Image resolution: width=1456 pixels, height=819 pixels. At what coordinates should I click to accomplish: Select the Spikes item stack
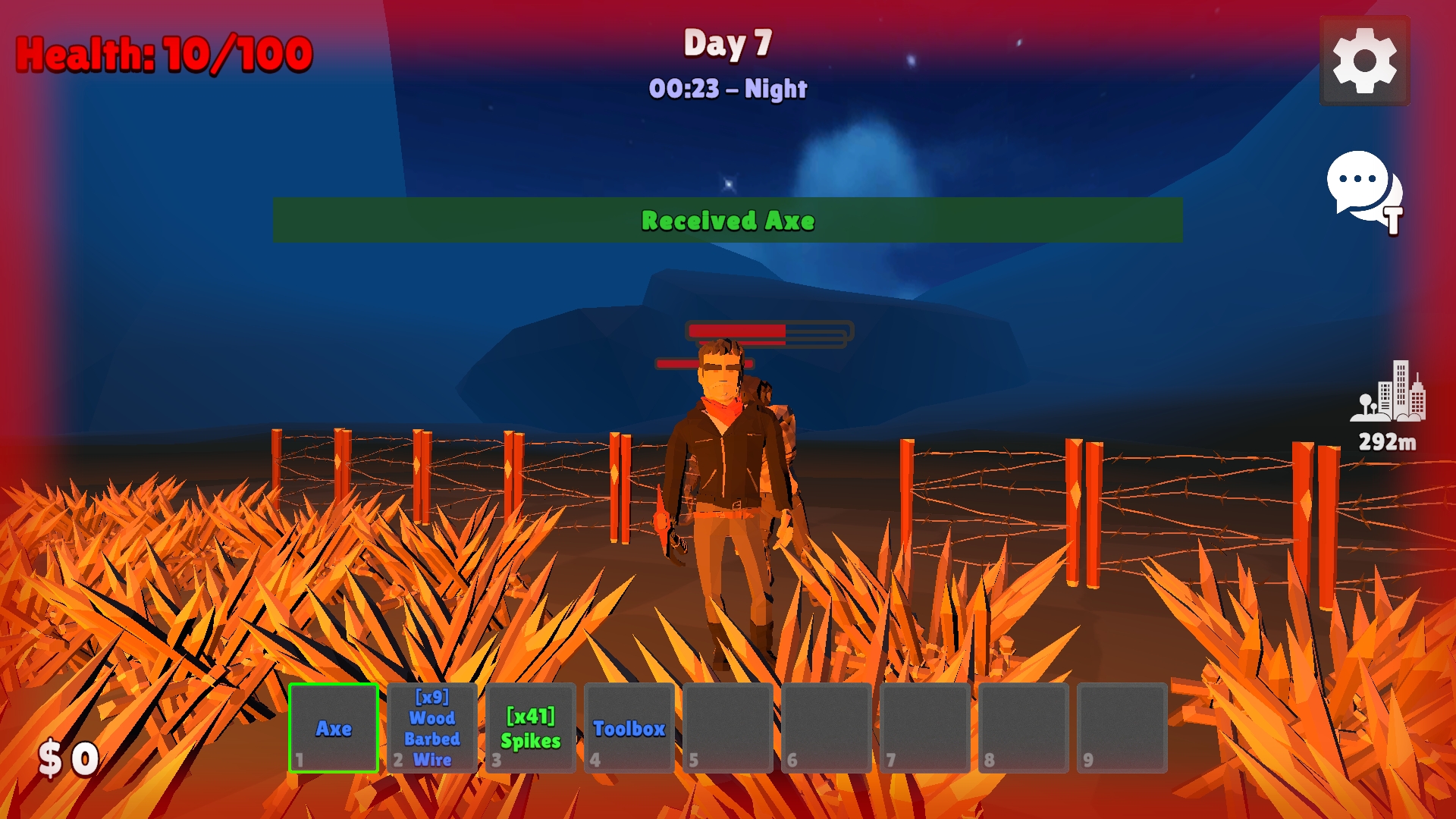coord(531,729)
